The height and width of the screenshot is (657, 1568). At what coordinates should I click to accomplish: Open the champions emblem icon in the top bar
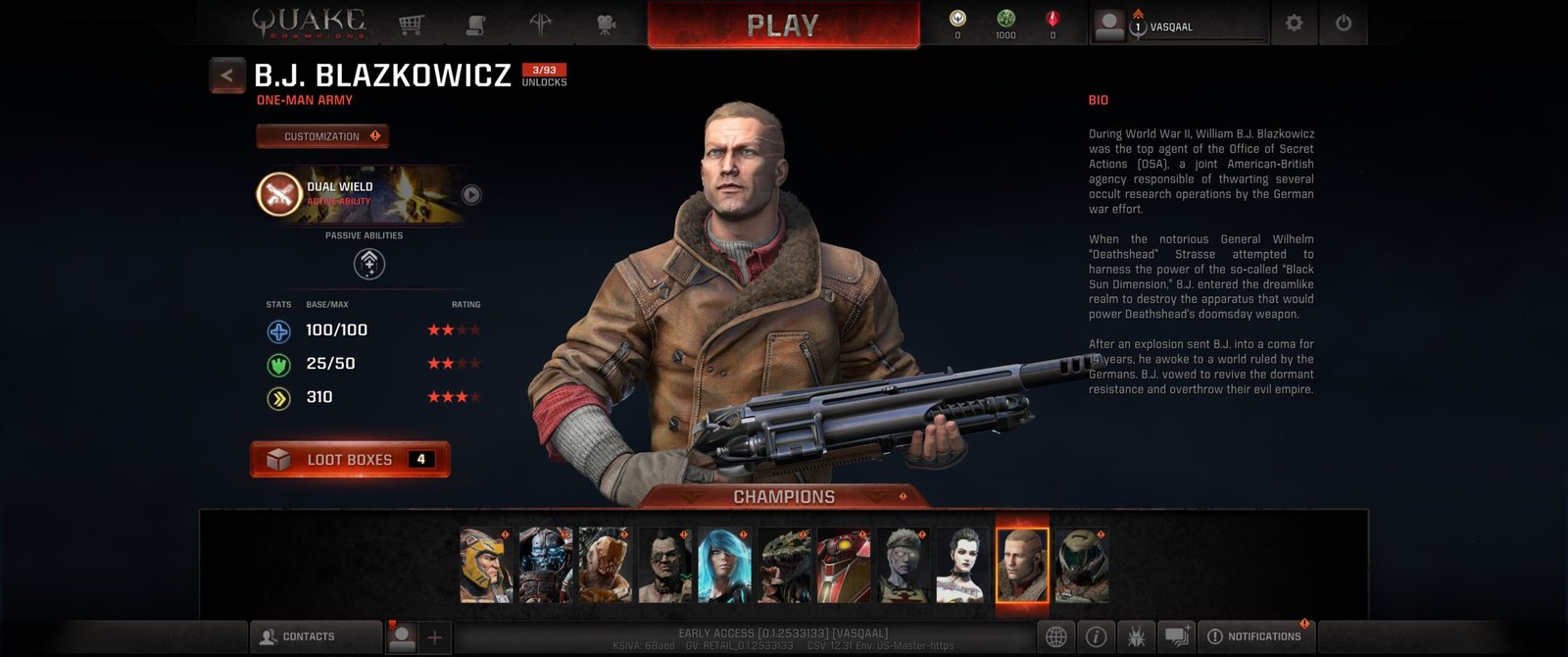tap(541, 25)
